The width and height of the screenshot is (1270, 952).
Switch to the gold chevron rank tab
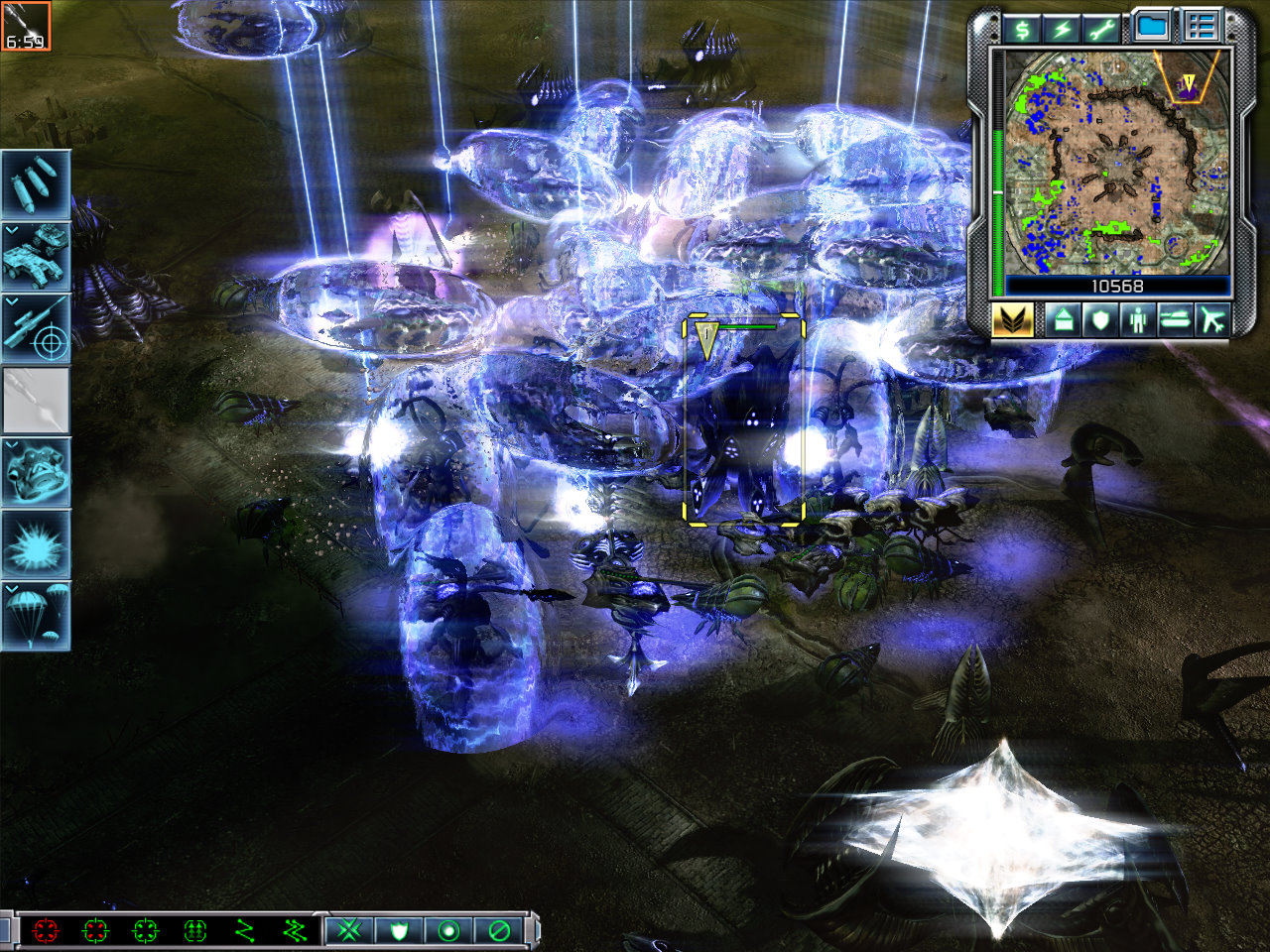1012,320
